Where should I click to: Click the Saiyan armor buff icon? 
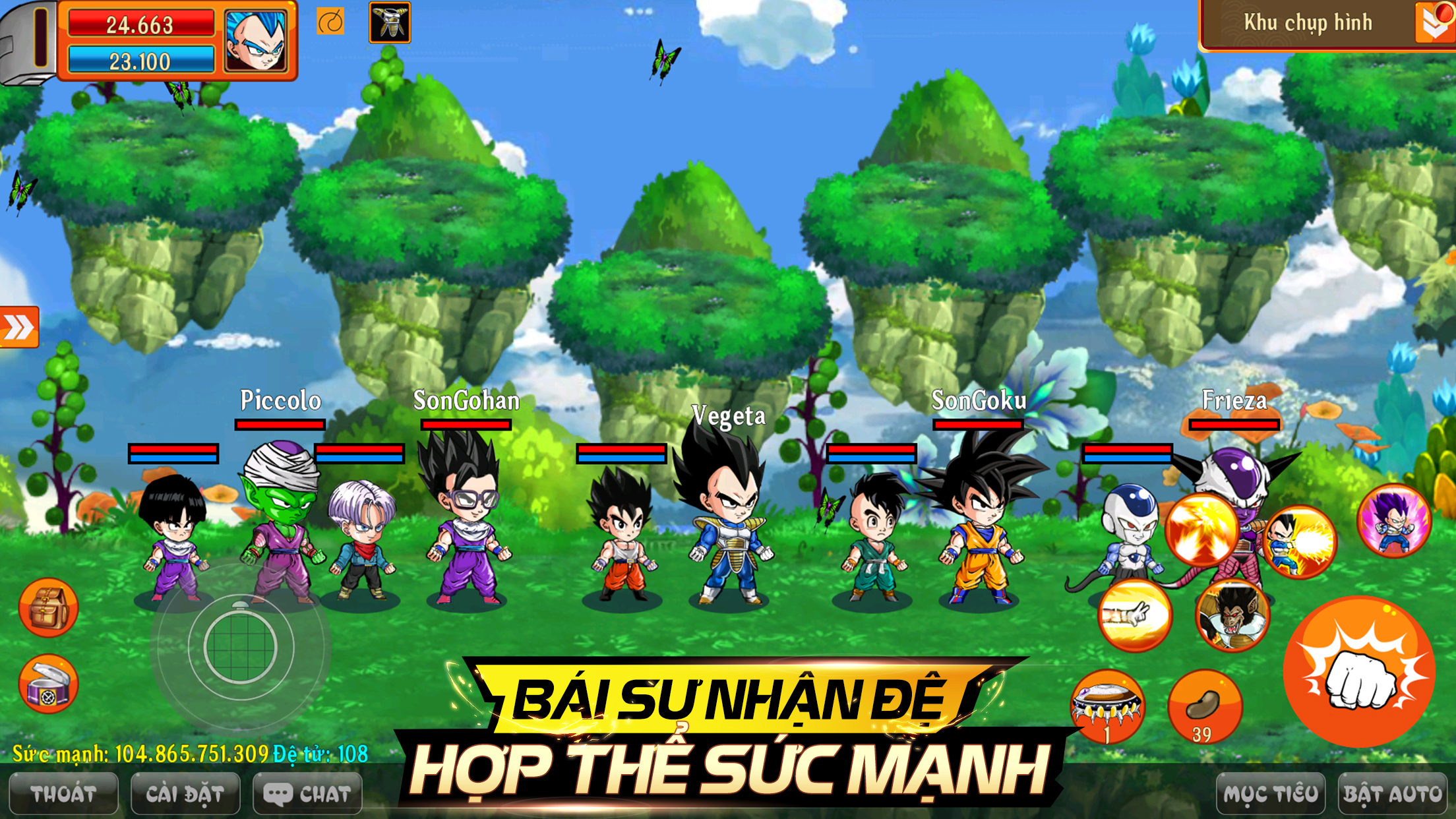coord(390,22)
